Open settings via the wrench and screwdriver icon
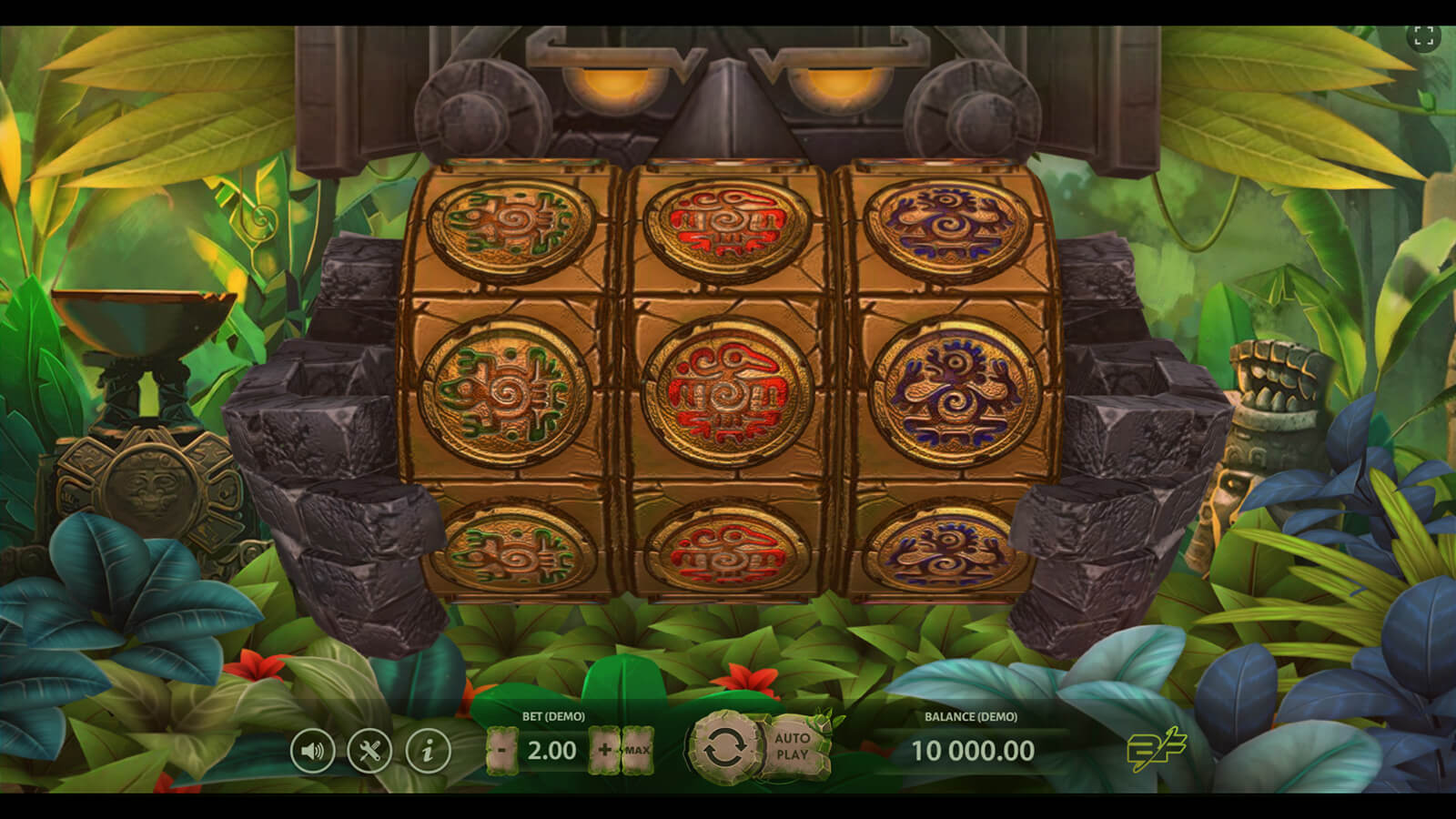This screenshot has height=819, width=1456. 369,752
